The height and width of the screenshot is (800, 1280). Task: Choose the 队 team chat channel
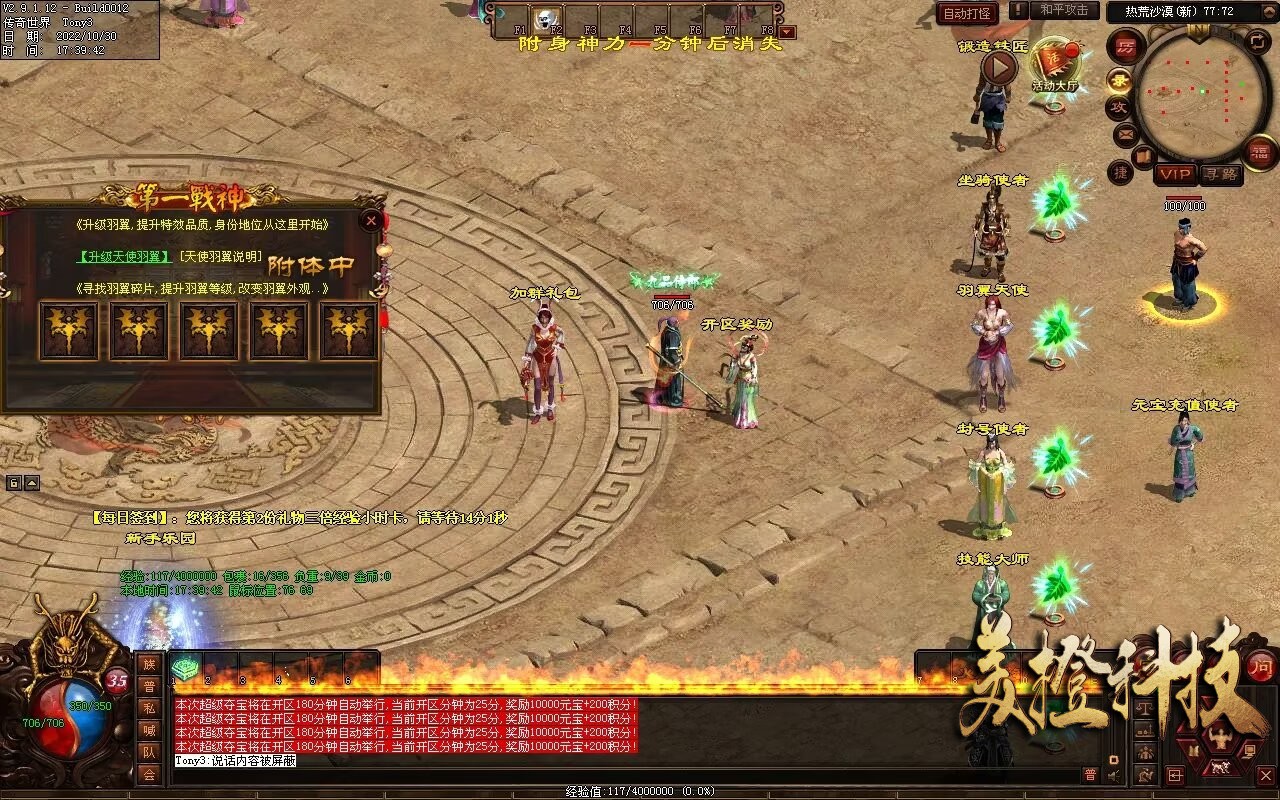tap(149, 752)
